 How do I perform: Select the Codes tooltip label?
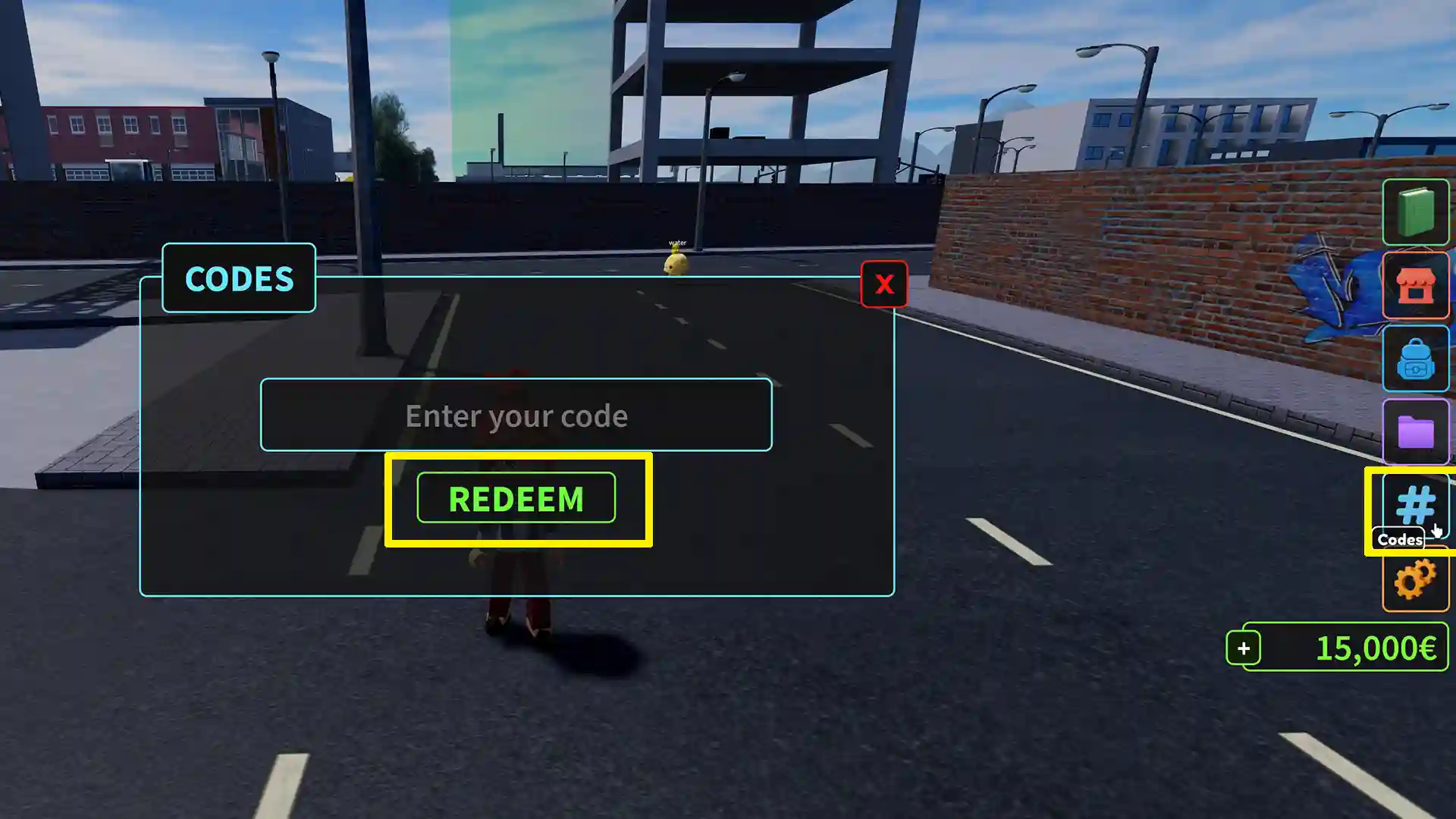tap(1398, 540)
